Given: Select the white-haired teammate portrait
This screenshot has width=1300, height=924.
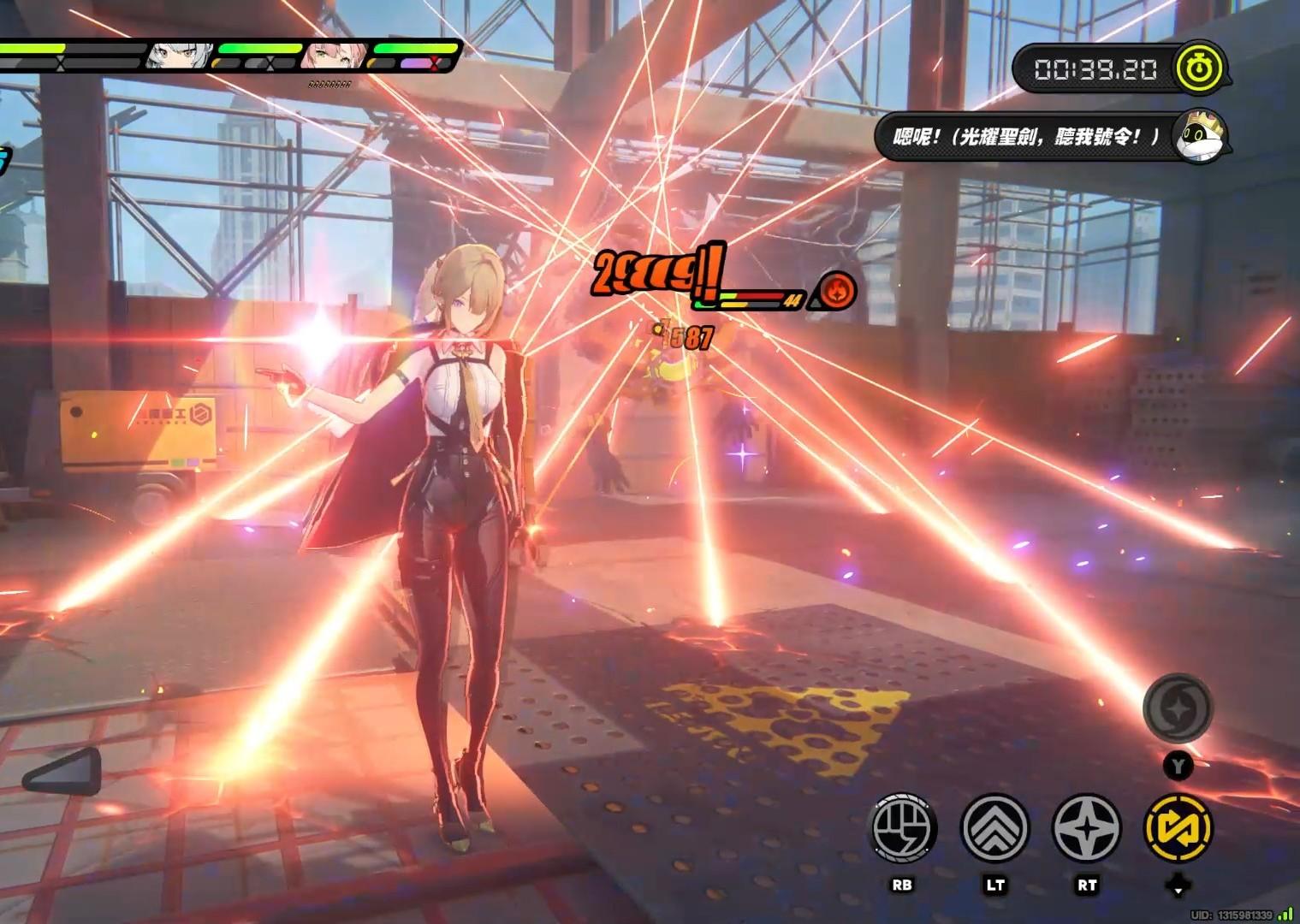Looking at the screenshot, I should 169,56.
